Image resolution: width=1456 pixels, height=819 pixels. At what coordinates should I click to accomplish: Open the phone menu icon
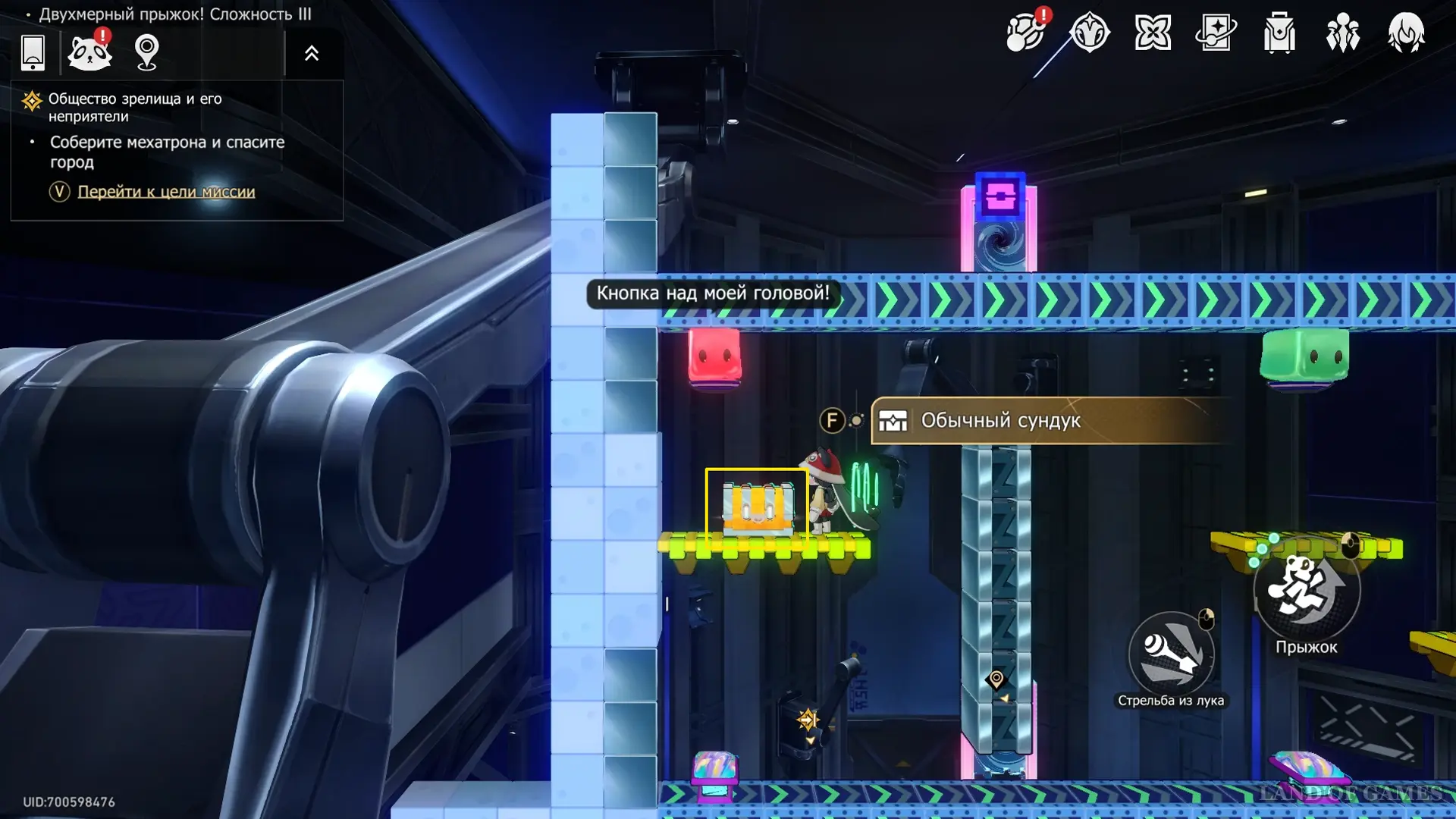[x=33, y=52]
